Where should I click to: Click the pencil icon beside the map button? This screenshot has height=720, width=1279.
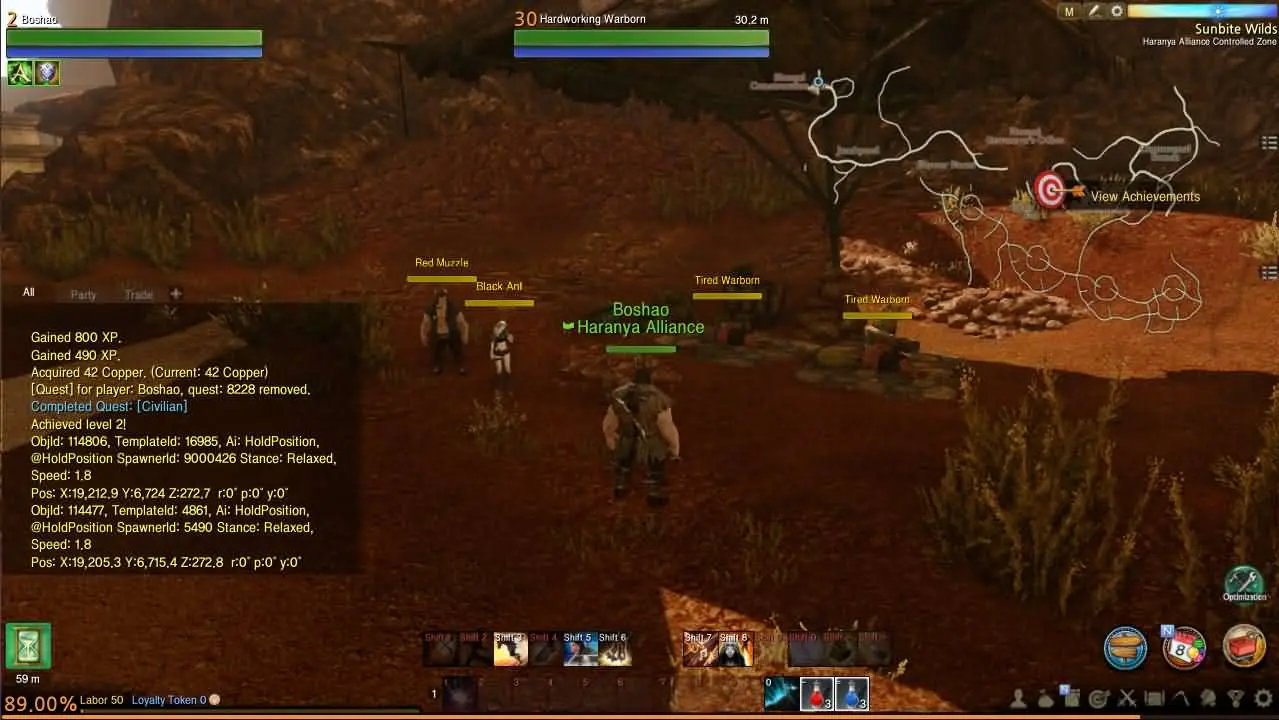[x=1094, y=11]
